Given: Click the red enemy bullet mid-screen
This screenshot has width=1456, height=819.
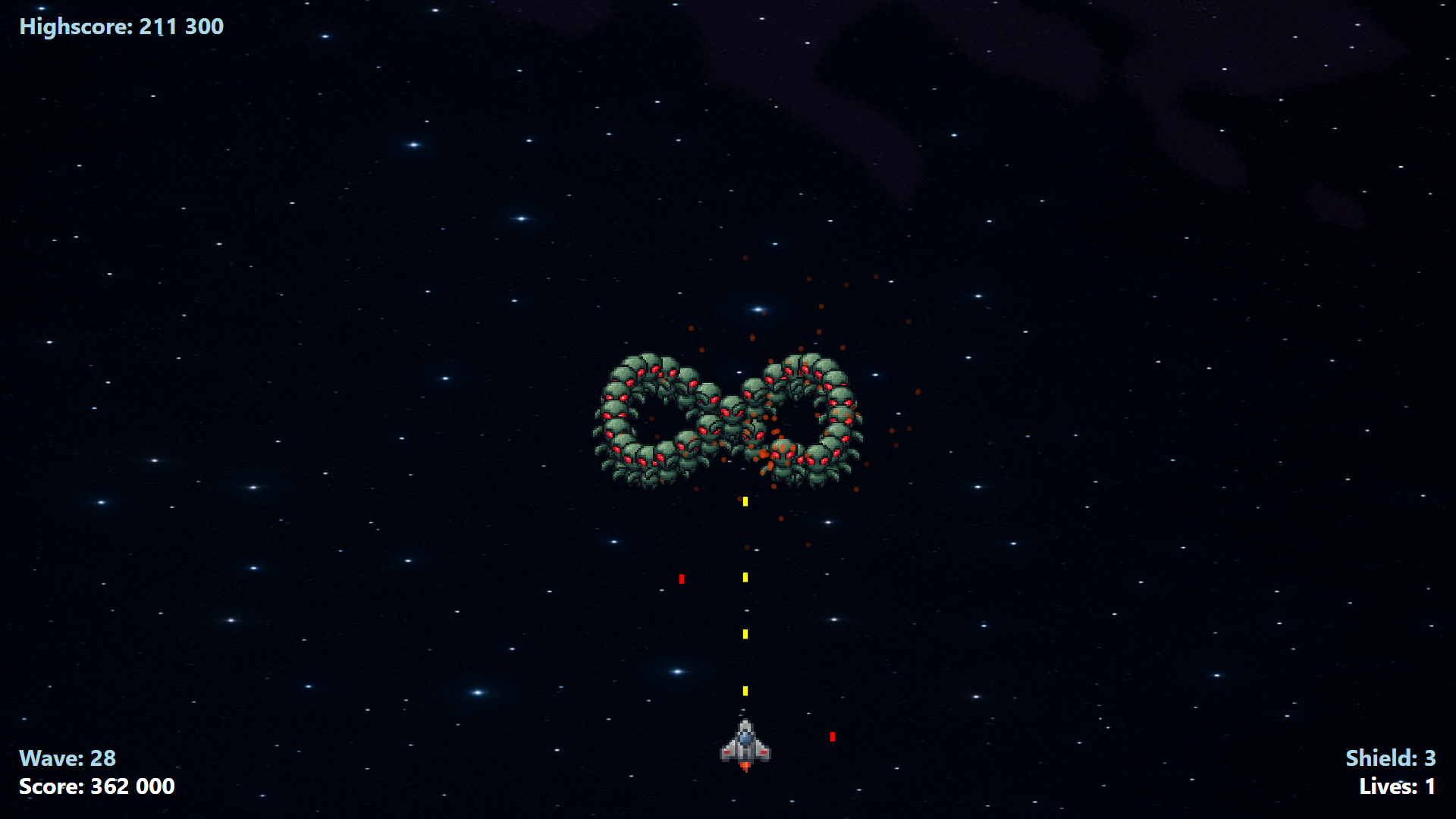Looking at the screenshot, I should point(683,577).
